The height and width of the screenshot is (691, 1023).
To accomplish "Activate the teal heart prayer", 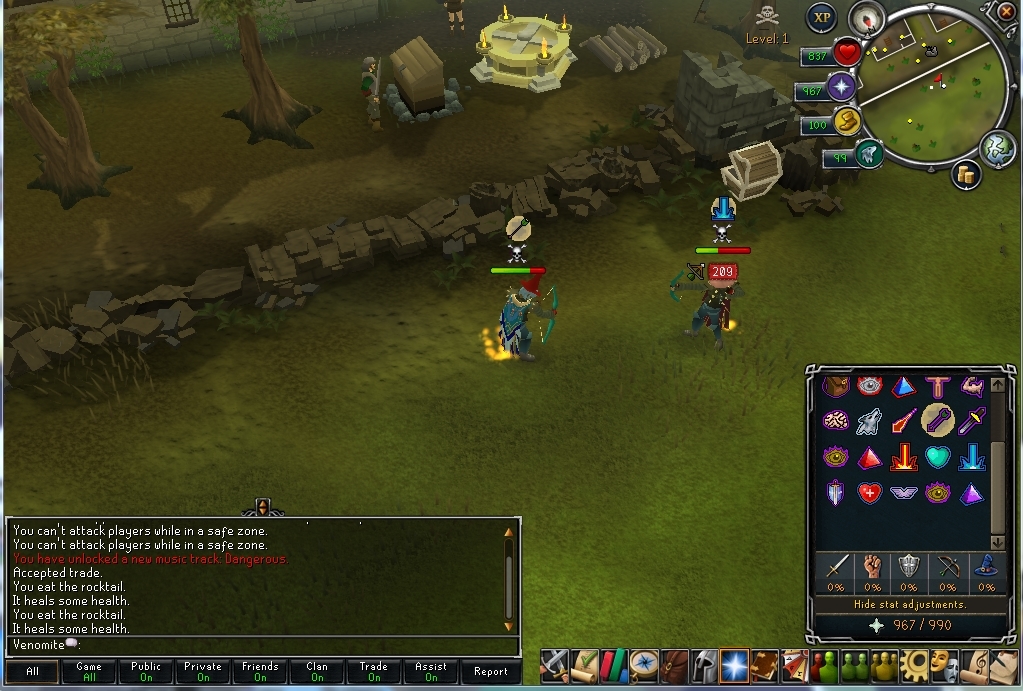I will (936, 457).
